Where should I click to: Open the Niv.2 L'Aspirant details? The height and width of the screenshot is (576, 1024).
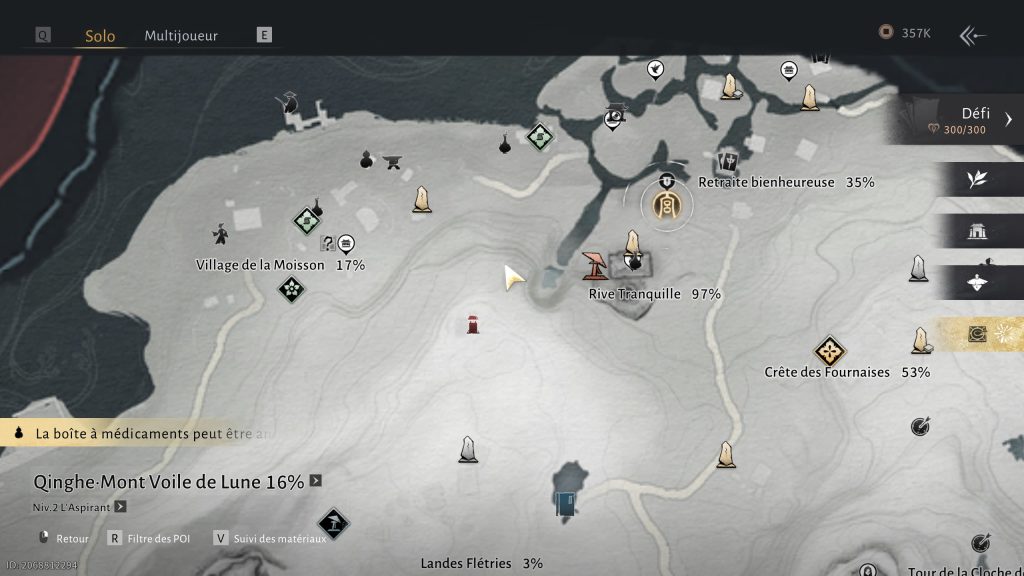click(120, 507)
